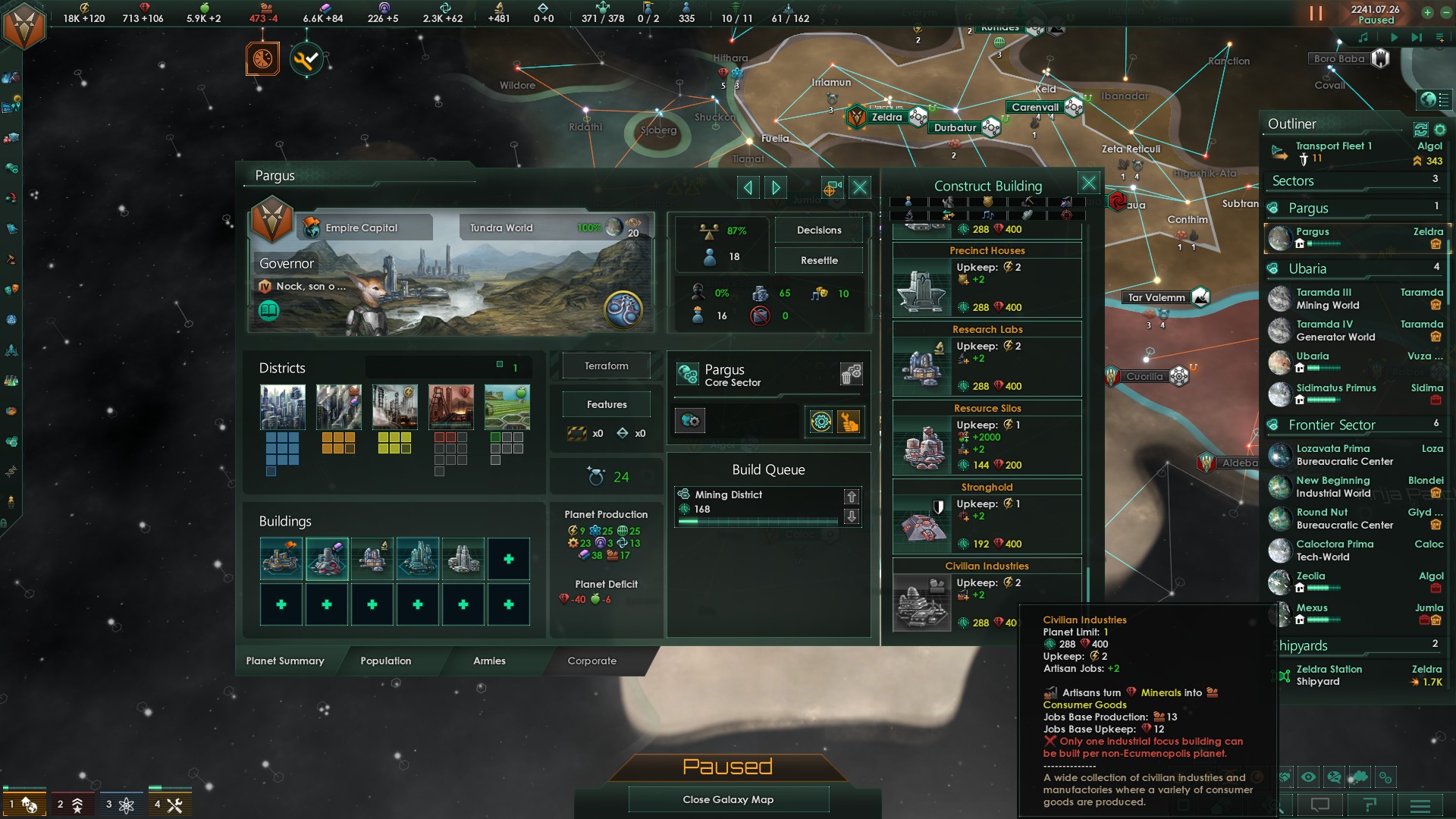Switch to the Population tab
The width and height of the screenshot is (1456, 819).
(x=385, y=661)
